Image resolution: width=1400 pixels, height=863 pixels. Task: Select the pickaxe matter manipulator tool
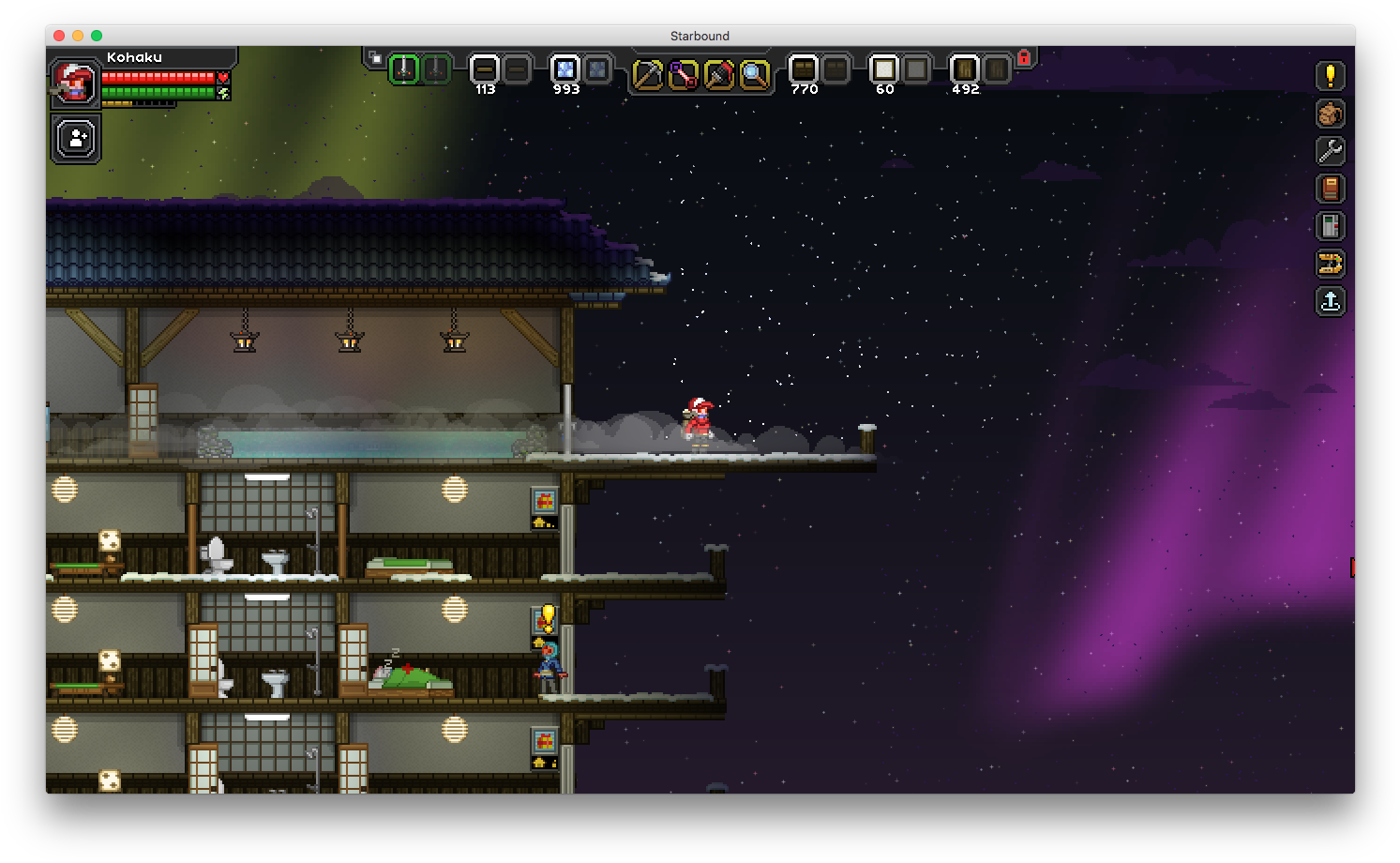coord(647,74)
